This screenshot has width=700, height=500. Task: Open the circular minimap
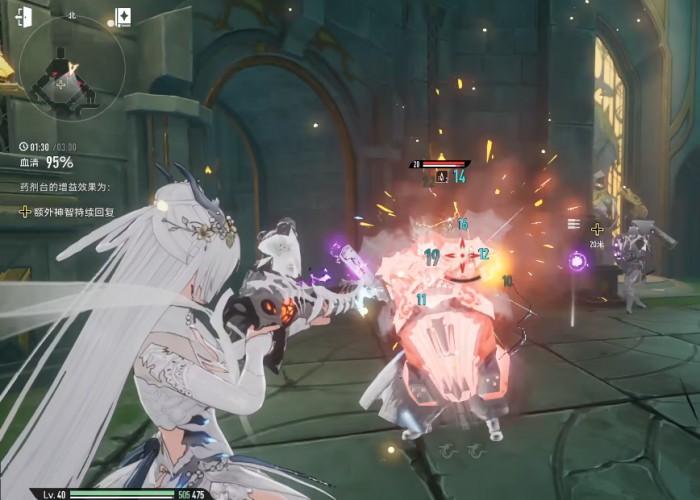click(x=72, y=70)
